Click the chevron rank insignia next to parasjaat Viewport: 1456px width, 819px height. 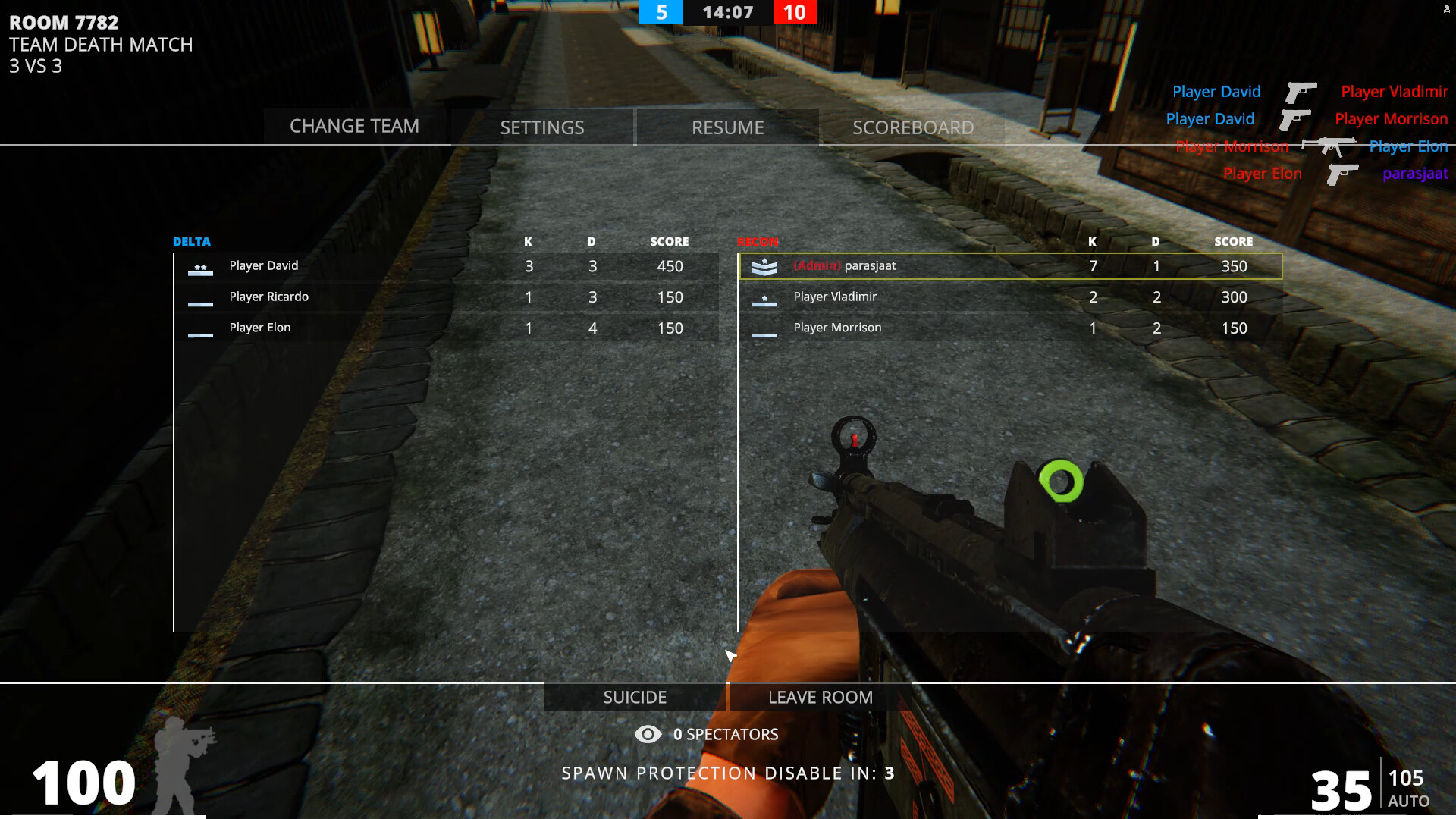pyautogui.click(x=765, y=266)
